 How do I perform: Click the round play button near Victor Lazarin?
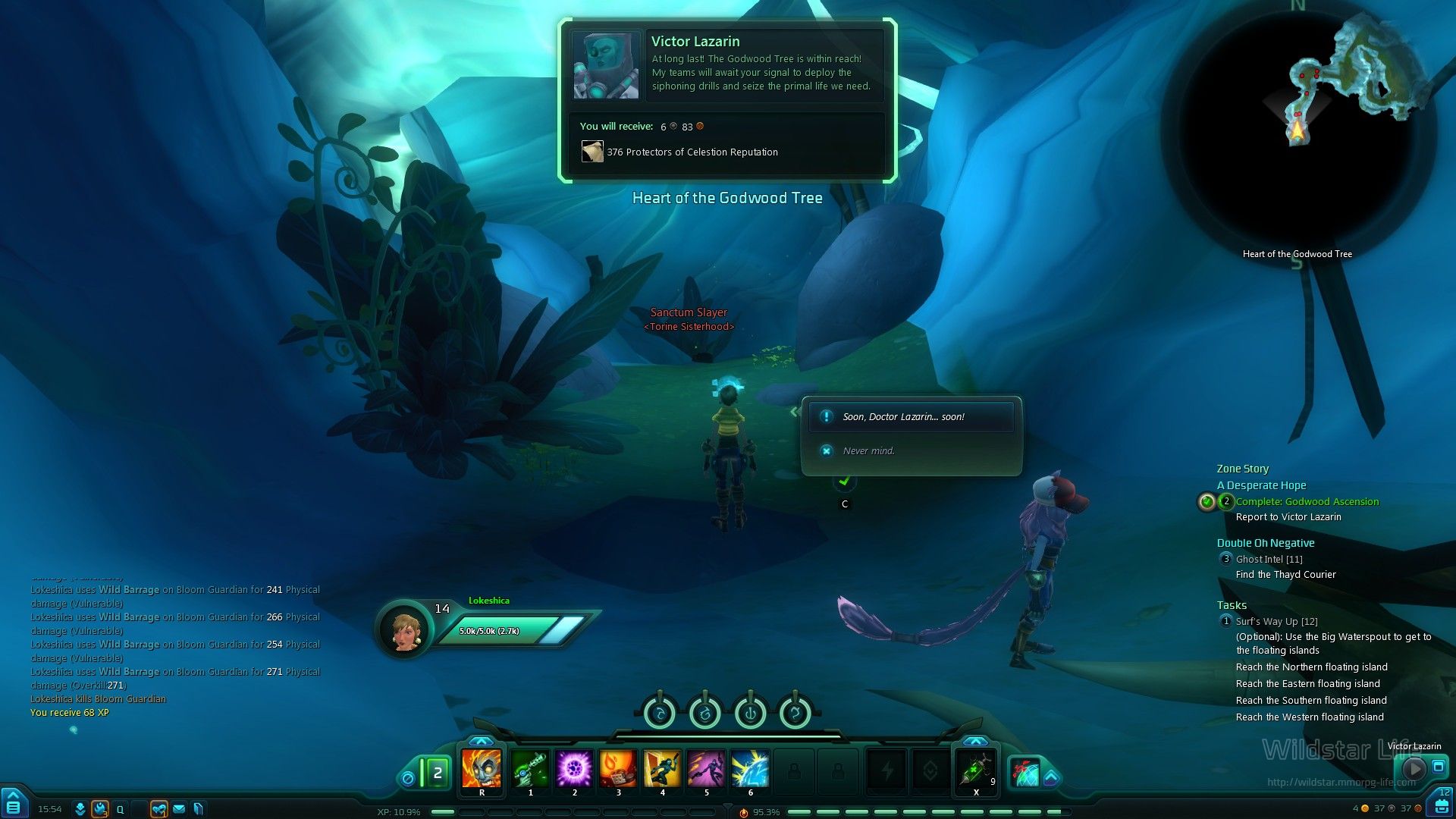(x=1414, y=767)
